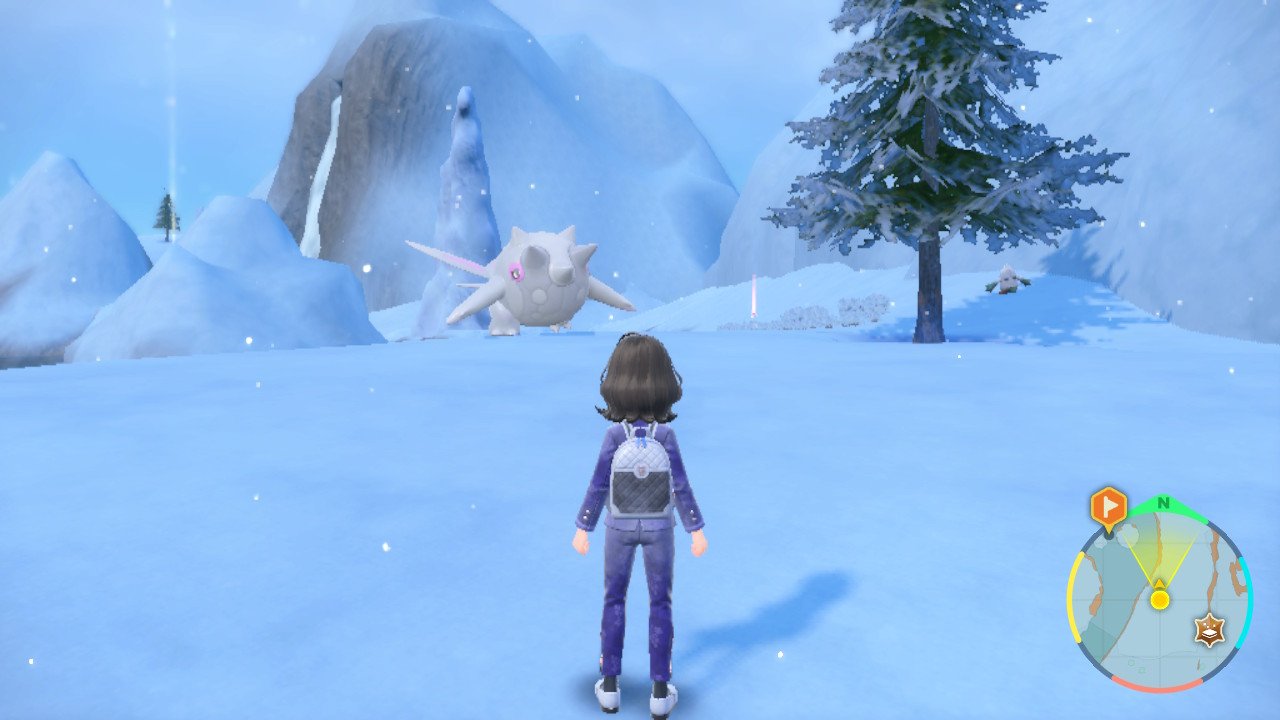
Task: Click the brown star badge map marker
Action: (1210, 630)
